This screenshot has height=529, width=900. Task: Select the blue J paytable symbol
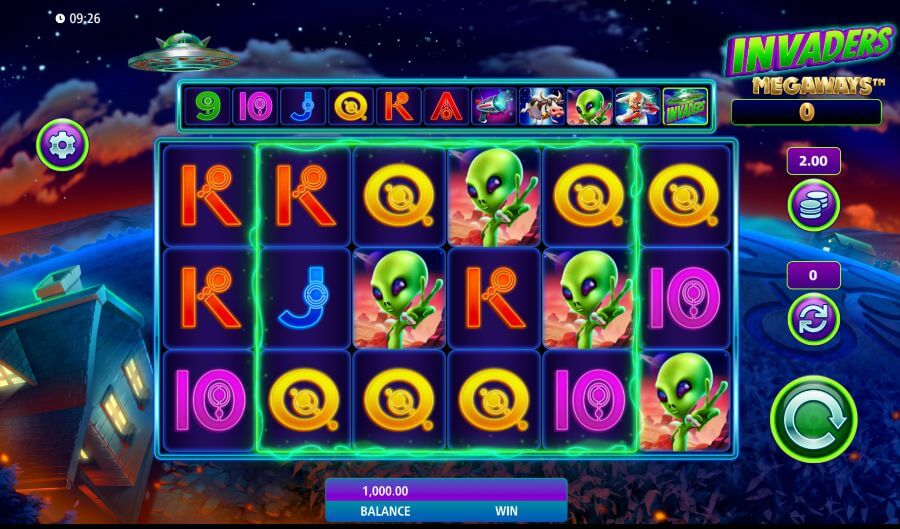tap(302, 106)
